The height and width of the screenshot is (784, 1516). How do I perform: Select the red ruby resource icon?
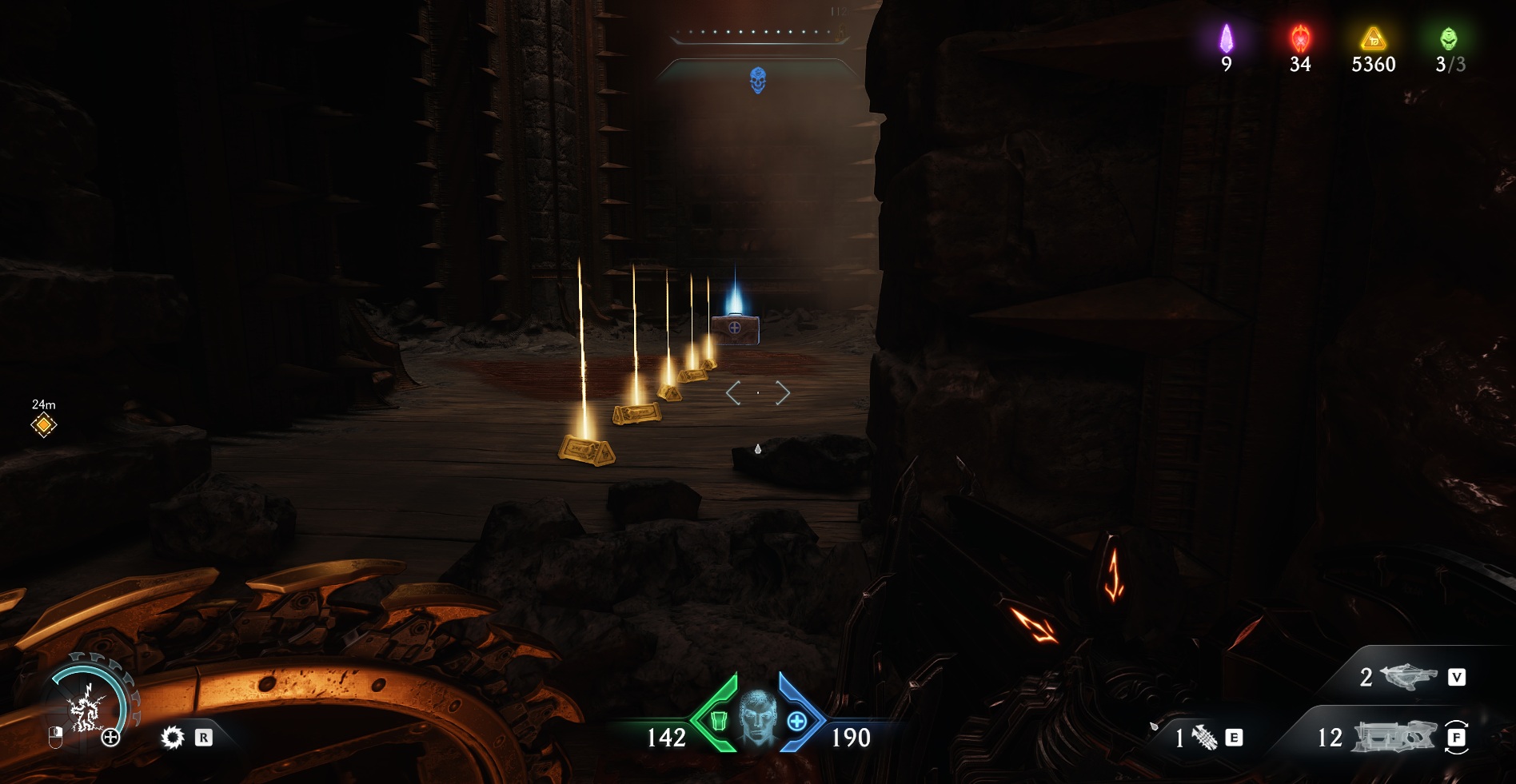pos(1300,38)
